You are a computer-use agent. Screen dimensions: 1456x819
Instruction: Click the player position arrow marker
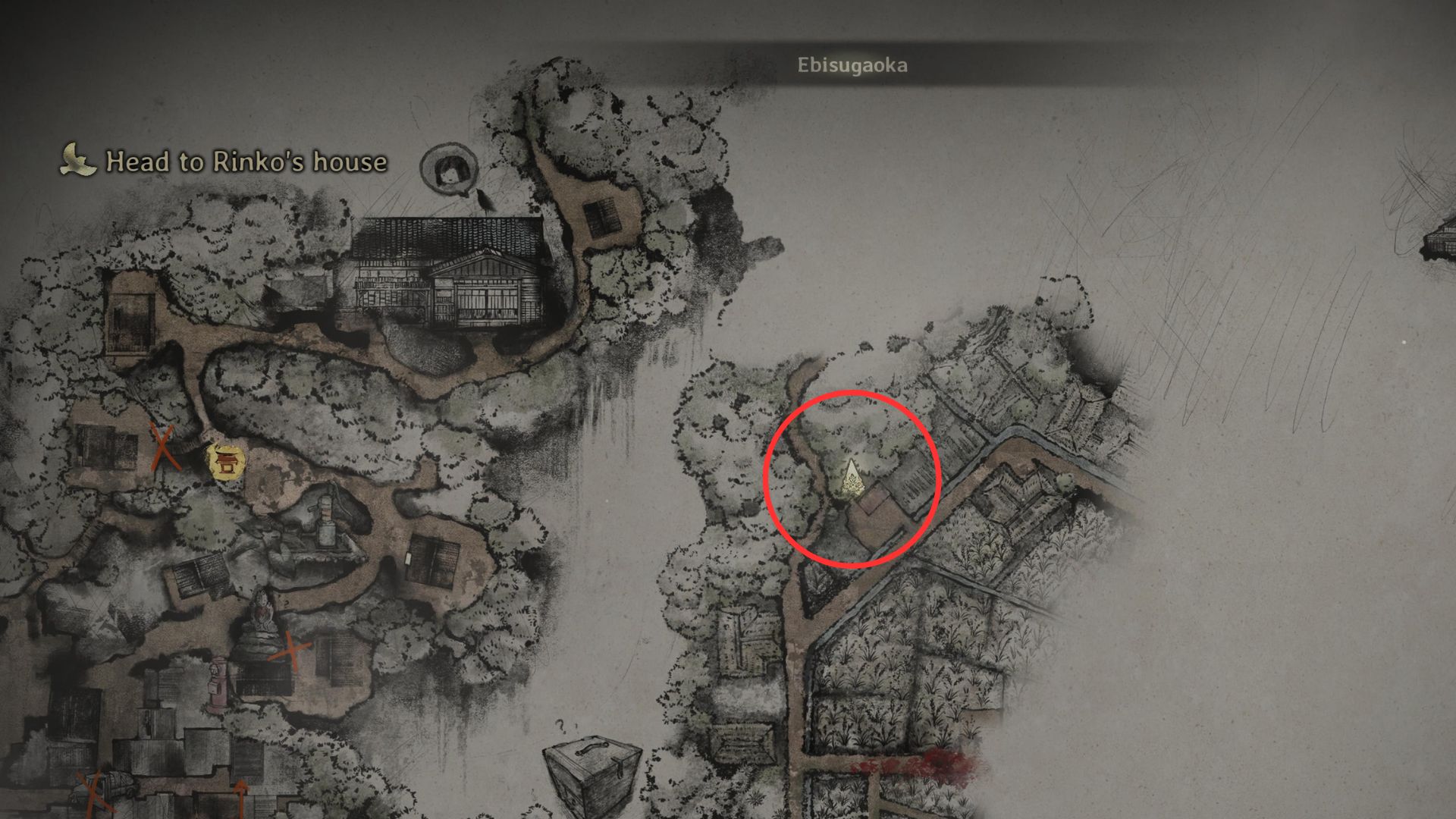pos(854,479)
